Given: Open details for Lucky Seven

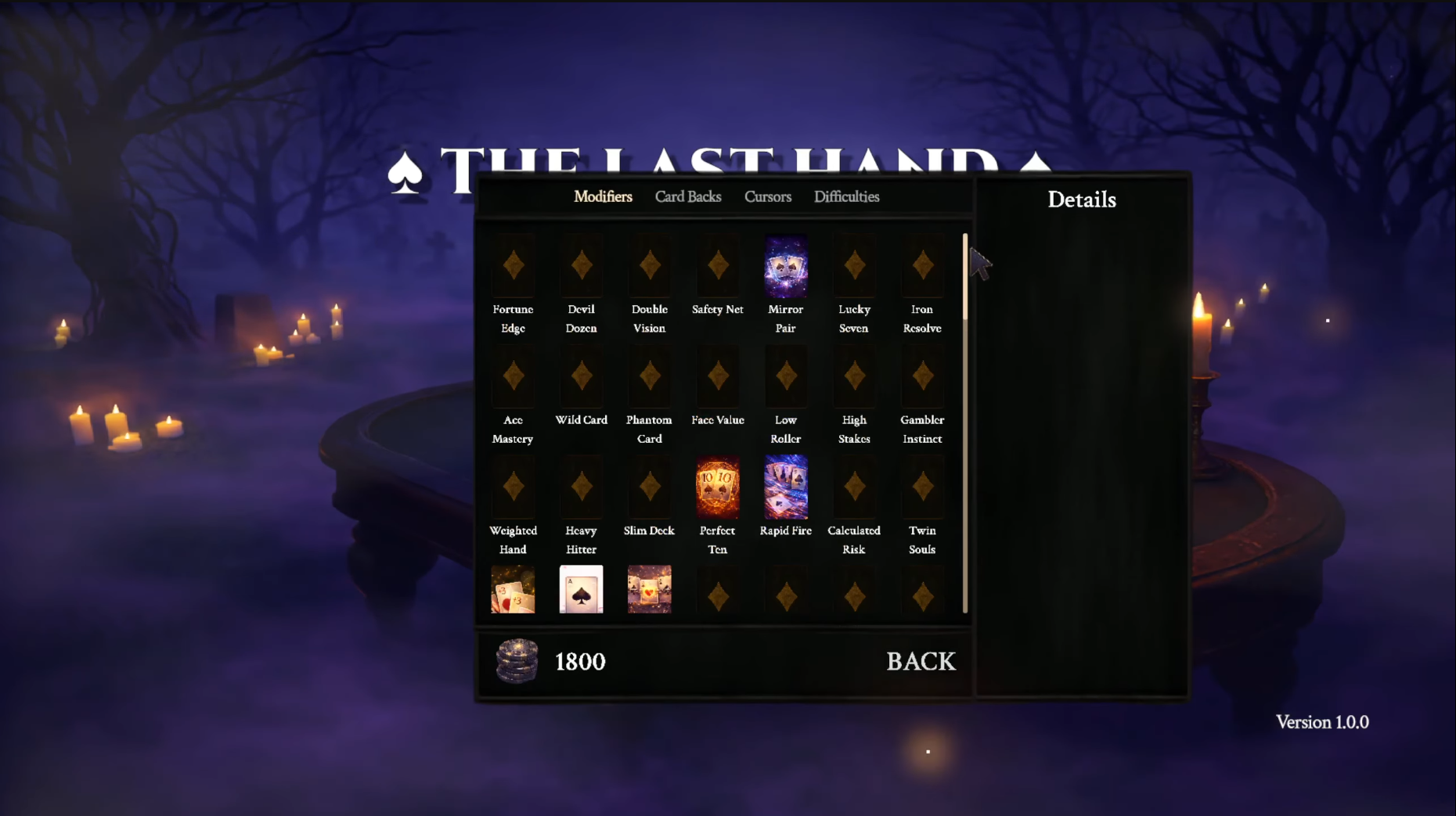Looking at the screenshot, I should (x=854, y=268).
